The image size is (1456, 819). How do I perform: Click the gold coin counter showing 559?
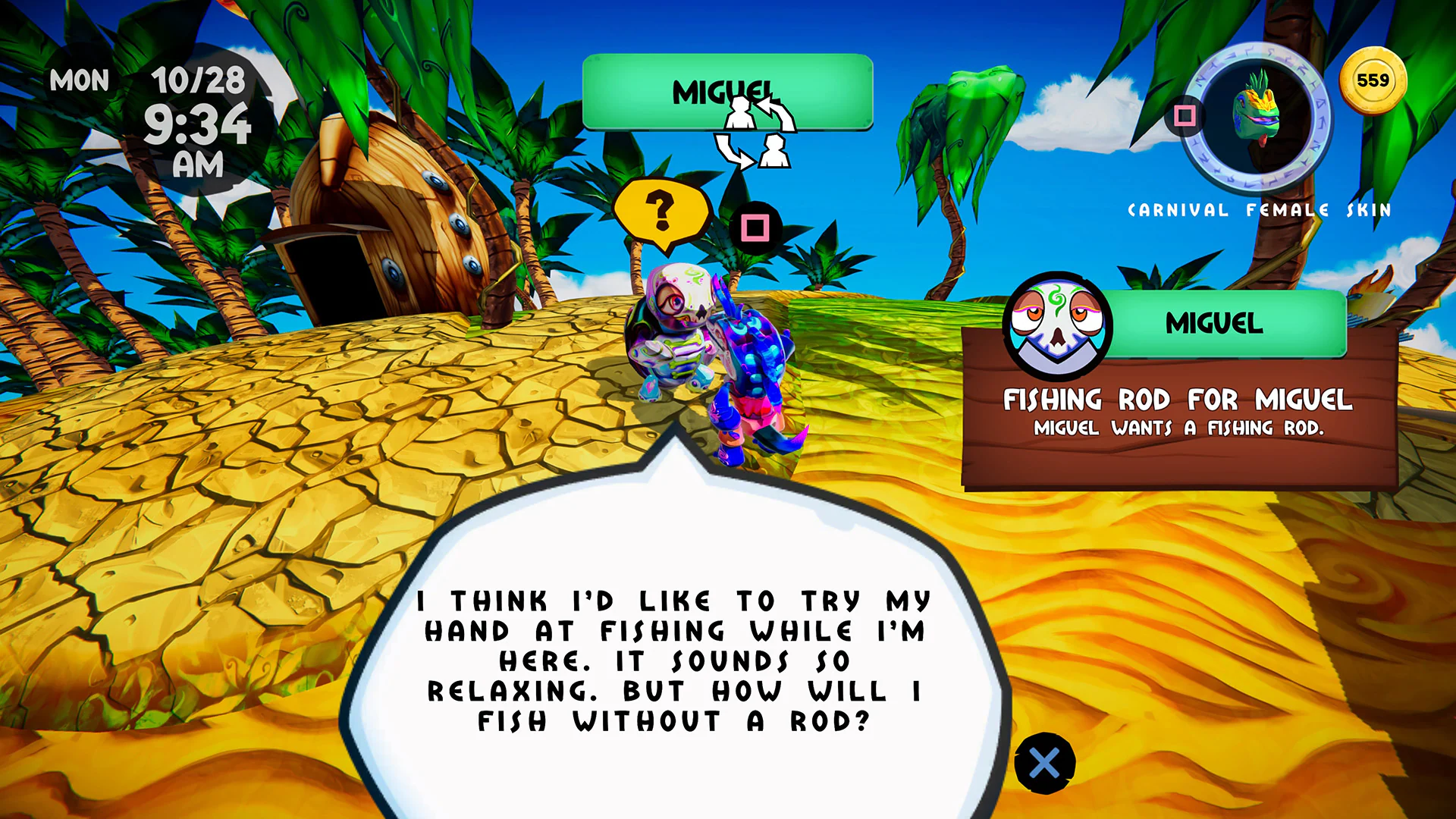(1374, 80)
